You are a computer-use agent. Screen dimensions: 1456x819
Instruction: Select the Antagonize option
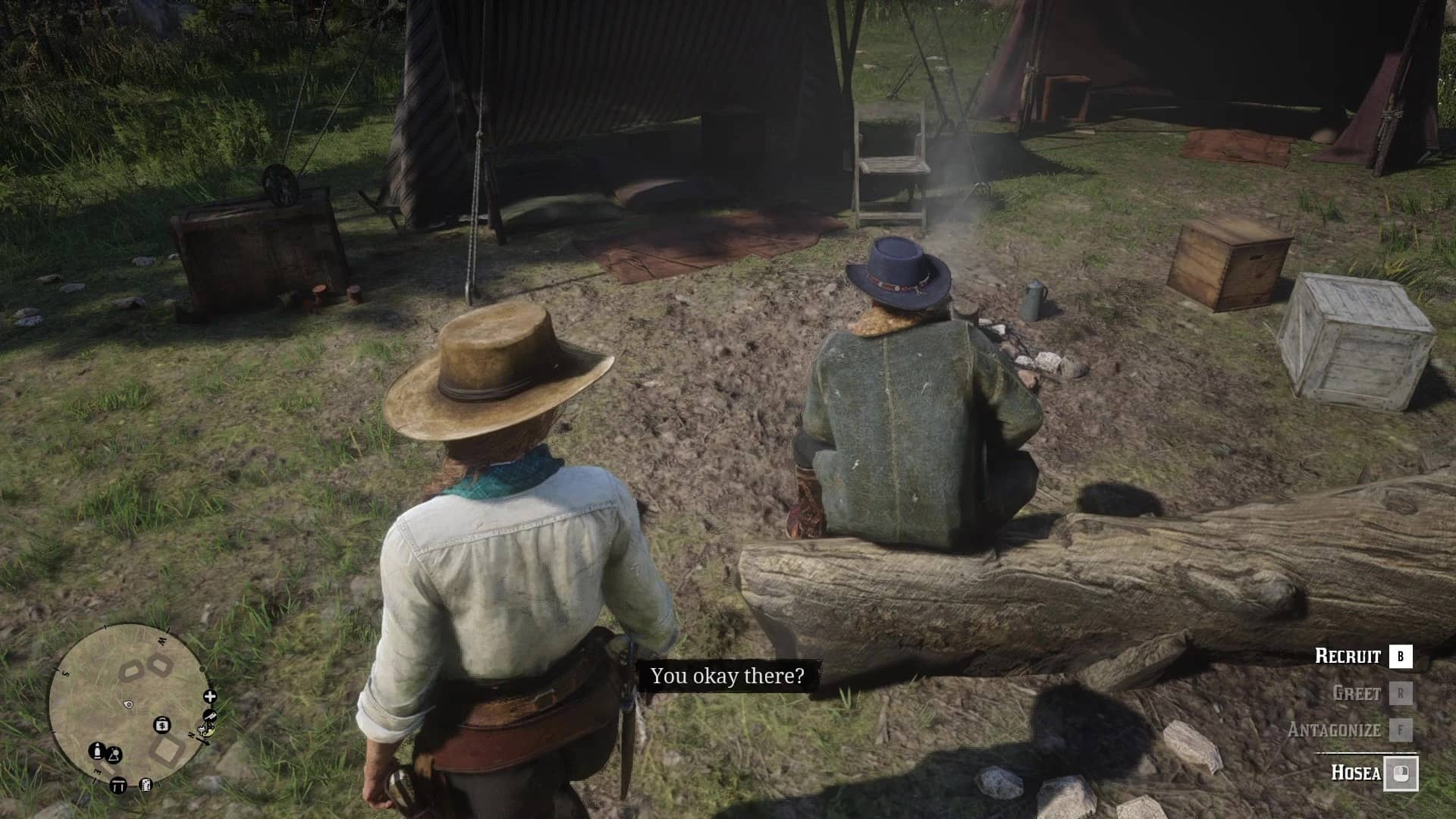tap(1333, 730)
